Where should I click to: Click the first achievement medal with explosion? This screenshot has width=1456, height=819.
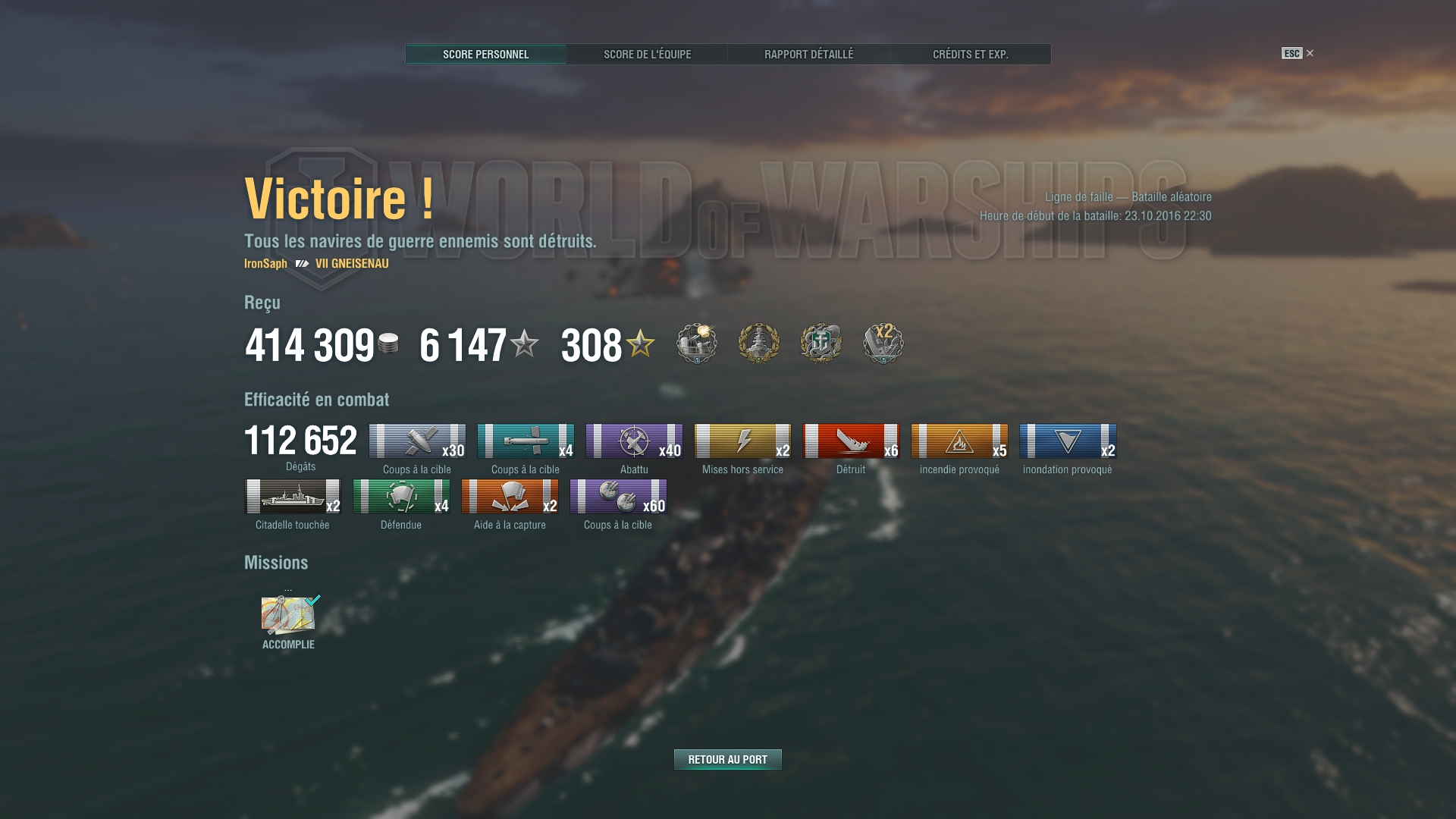[x=696, y=344]
